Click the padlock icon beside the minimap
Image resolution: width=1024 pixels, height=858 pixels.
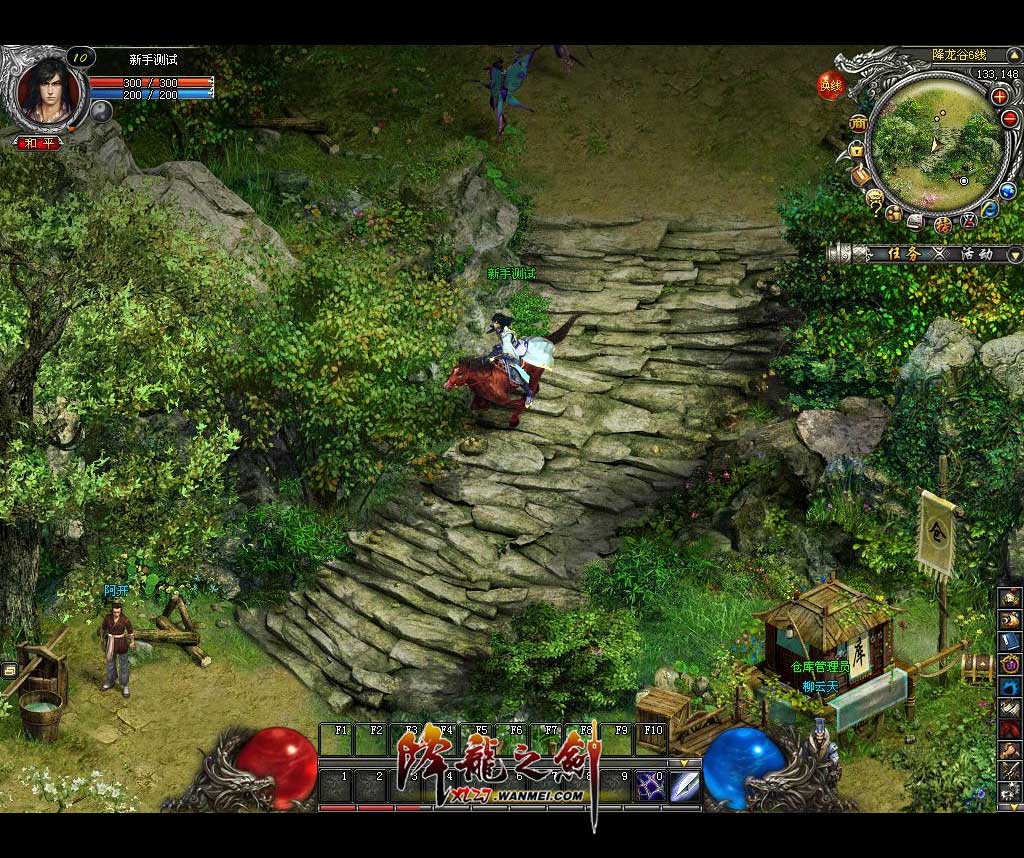pos(856,150)
